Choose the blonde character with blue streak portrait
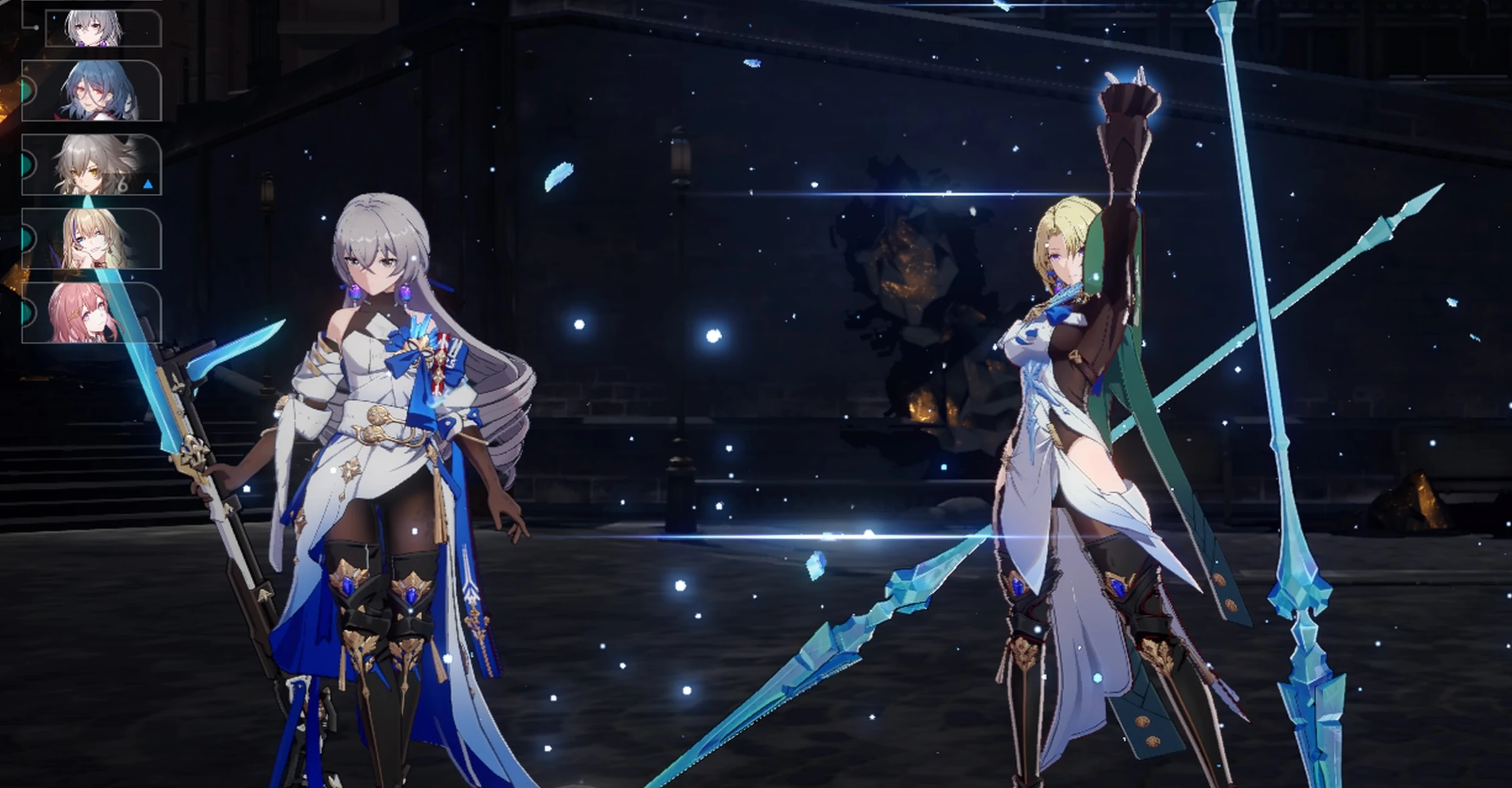This screenshot has height=788, width=1512. pyautogui.click(x=92, y=239)
